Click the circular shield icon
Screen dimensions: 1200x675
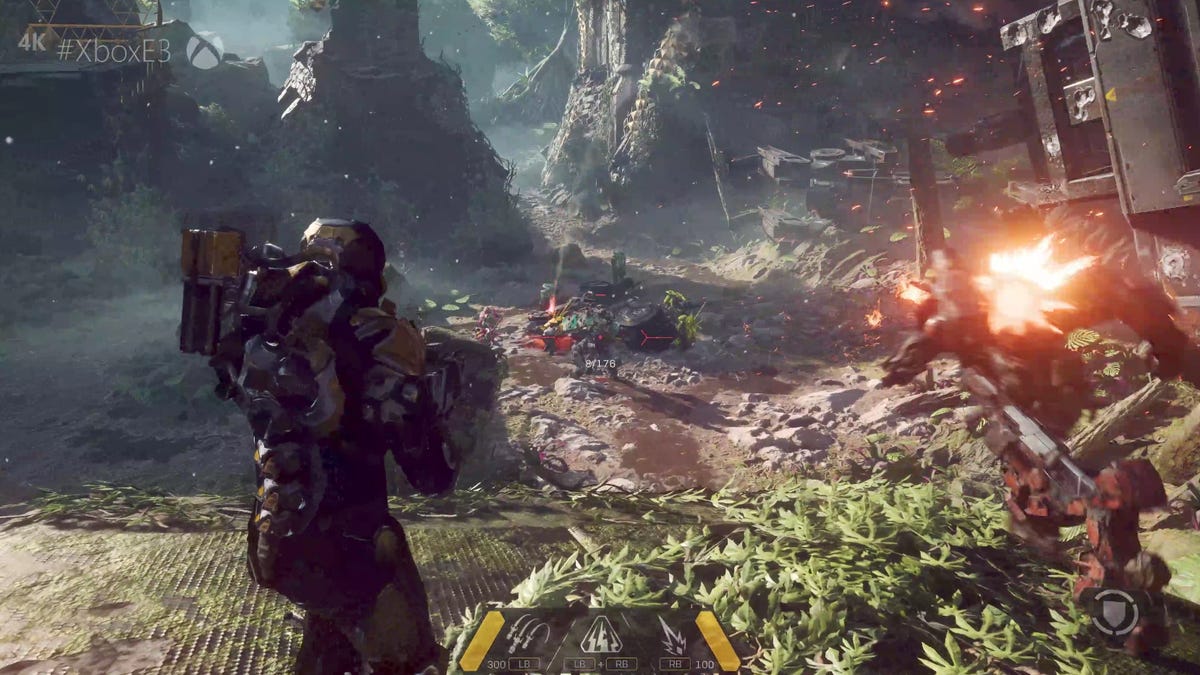[1114, 612]
